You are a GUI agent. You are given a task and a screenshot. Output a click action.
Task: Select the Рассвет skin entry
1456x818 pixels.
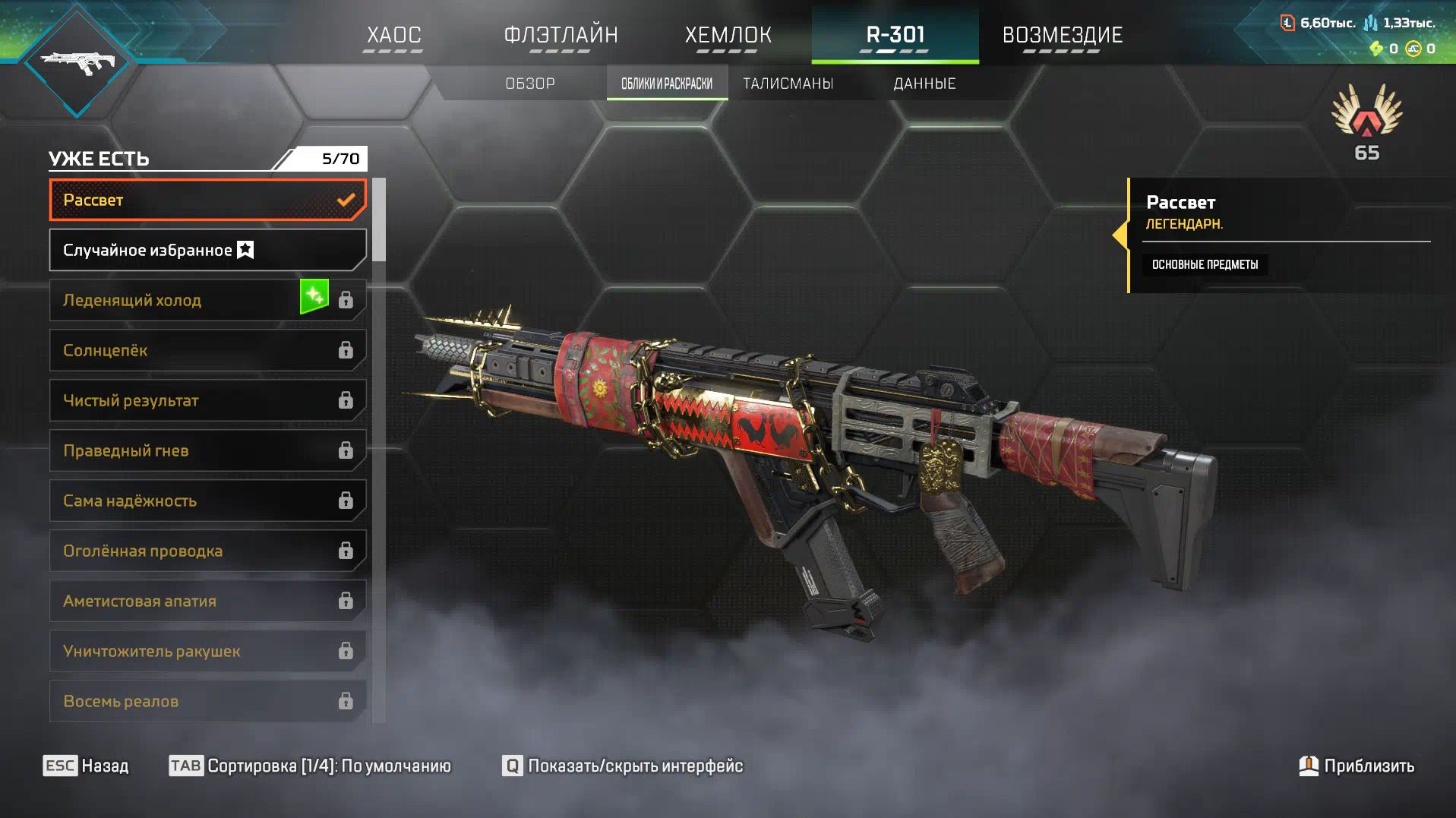(207, 200)
